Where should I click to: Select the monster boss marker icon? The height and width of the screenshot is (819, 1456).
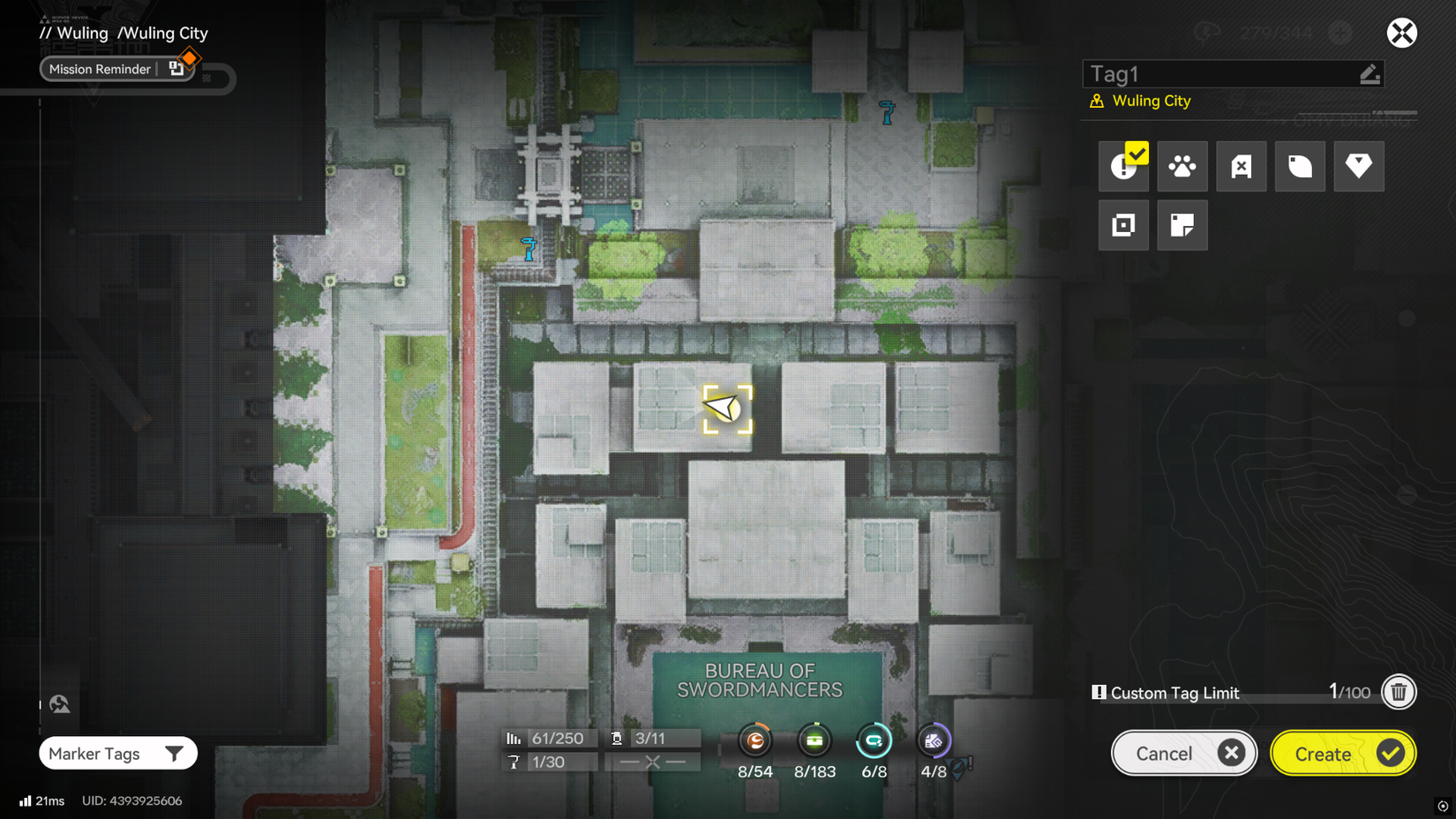tap(1241, 166)
